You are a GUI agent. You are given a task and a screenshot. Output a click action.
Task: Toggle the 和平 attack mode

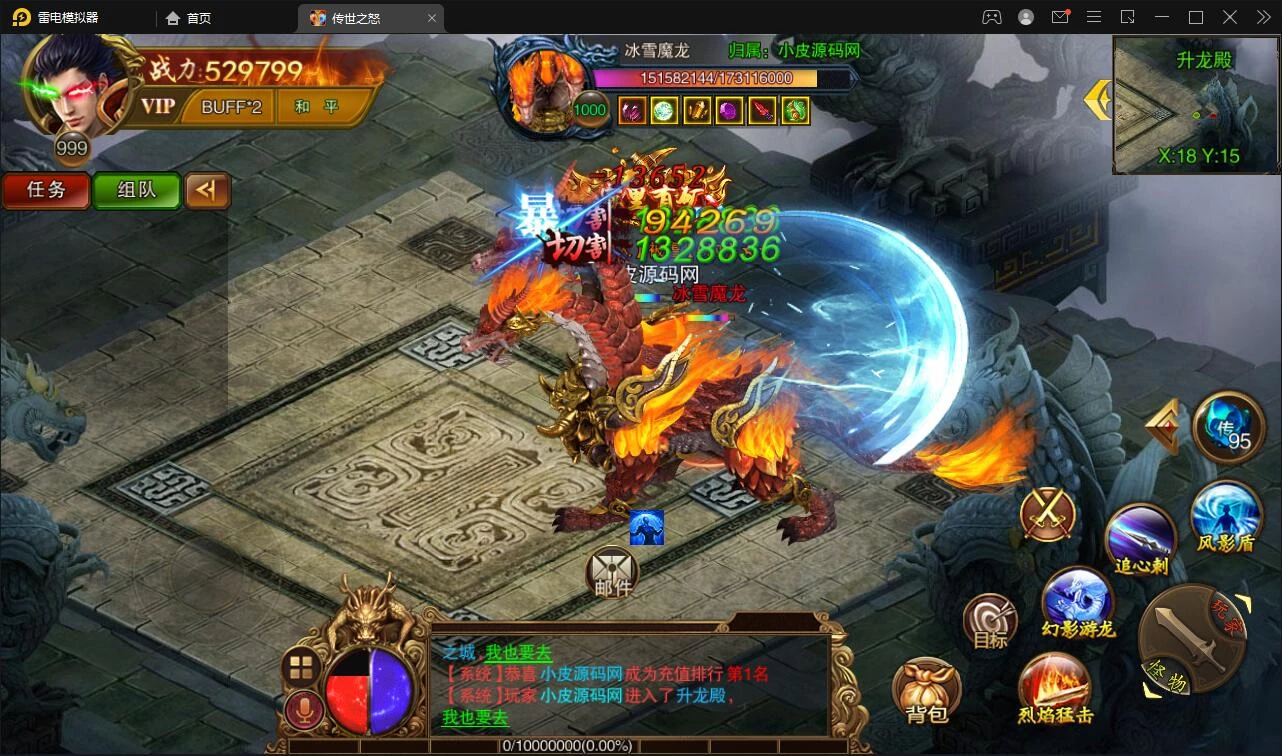(316, 107)
